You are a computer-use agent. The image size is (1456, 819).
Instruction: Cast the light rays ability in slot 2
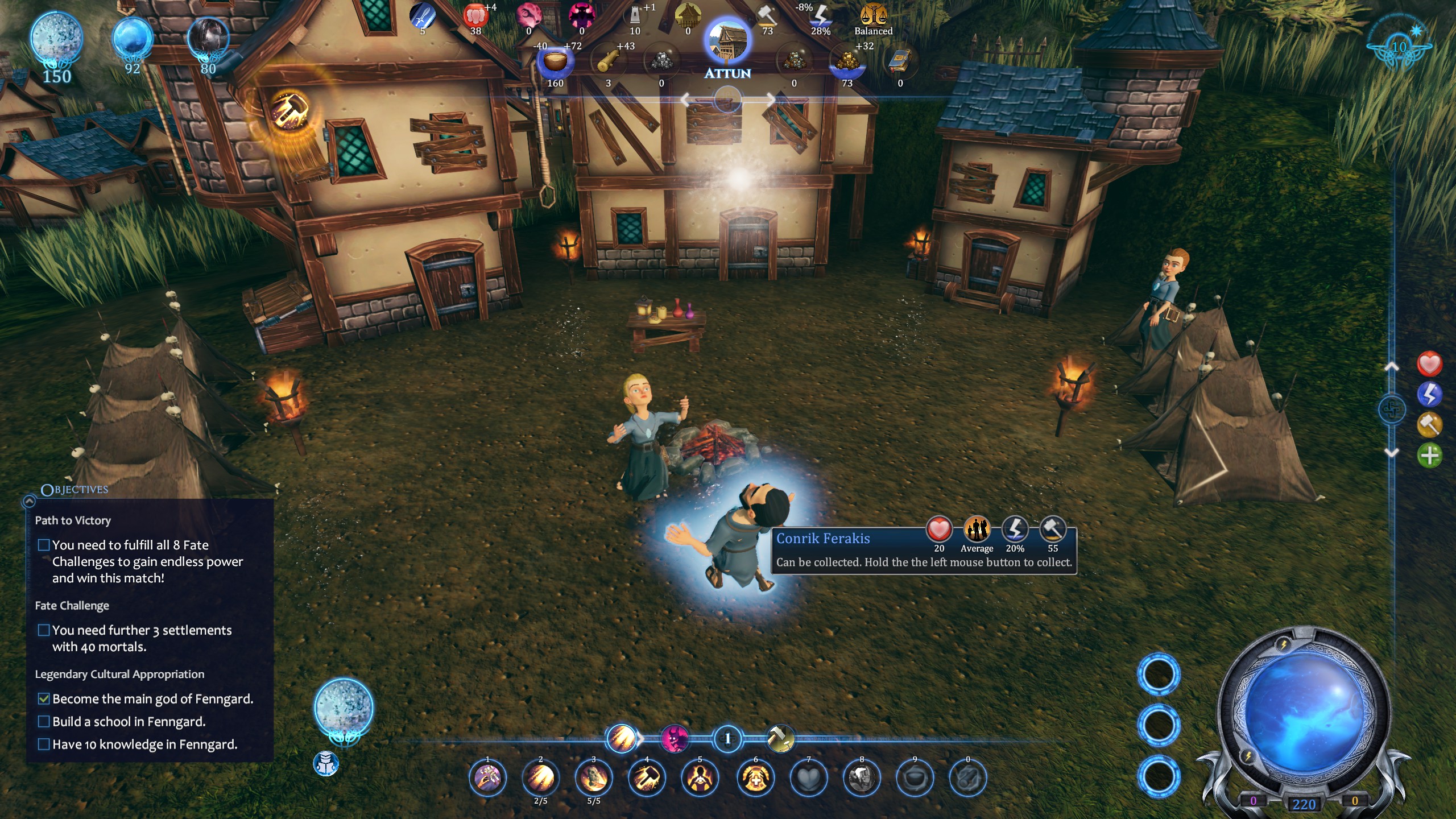(x=540, y=778)
